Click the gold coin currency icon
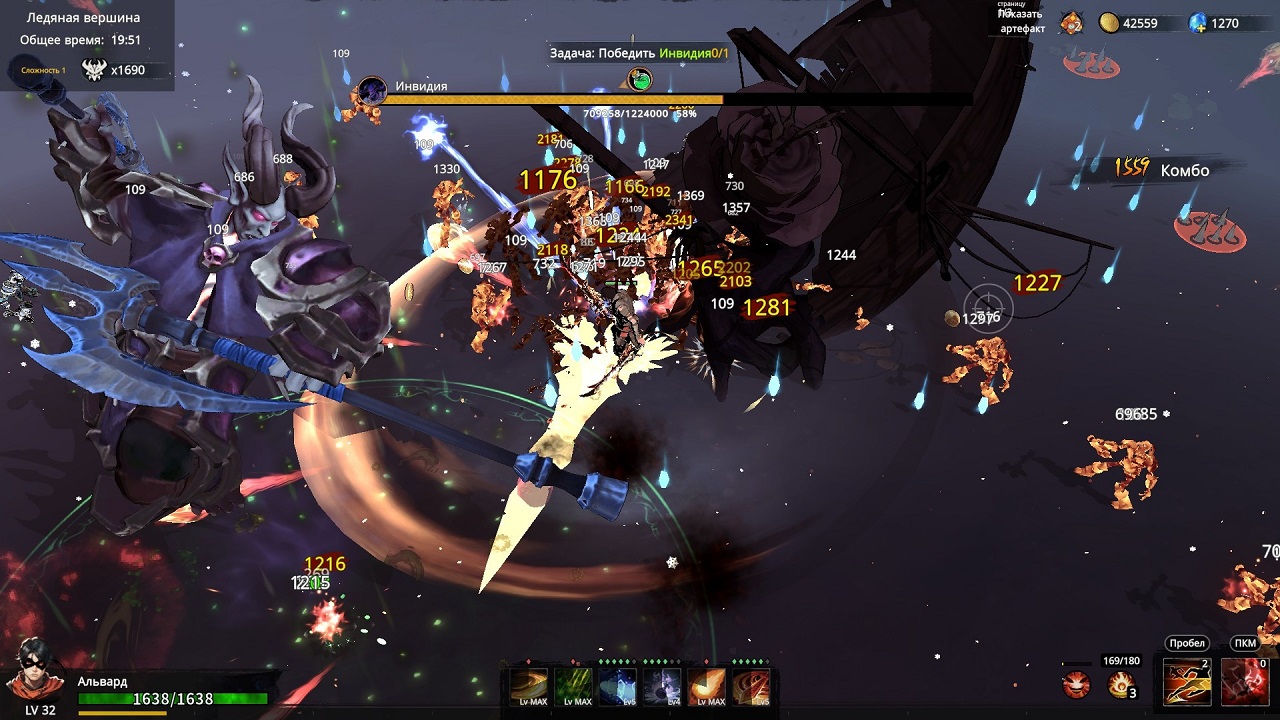1280x720 pixels. point(1109,23)
